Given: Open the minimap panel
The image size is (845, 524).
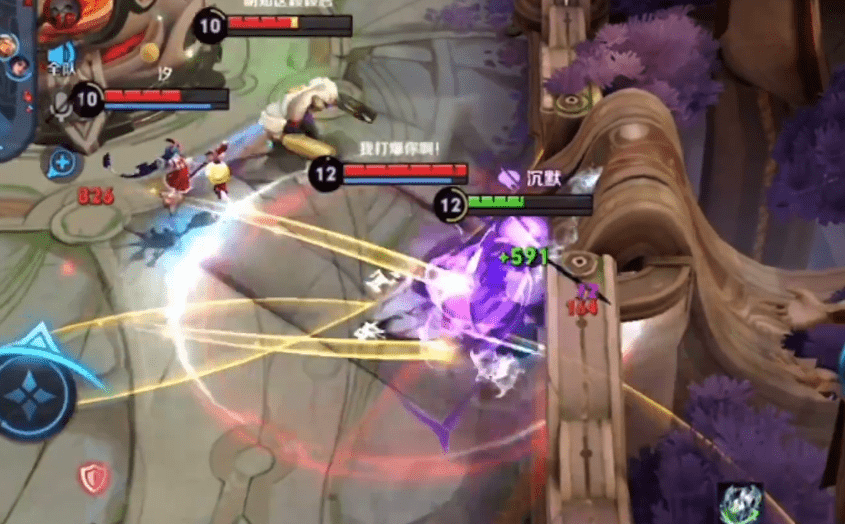Looking at the screenshot, I should click(17, 80).
